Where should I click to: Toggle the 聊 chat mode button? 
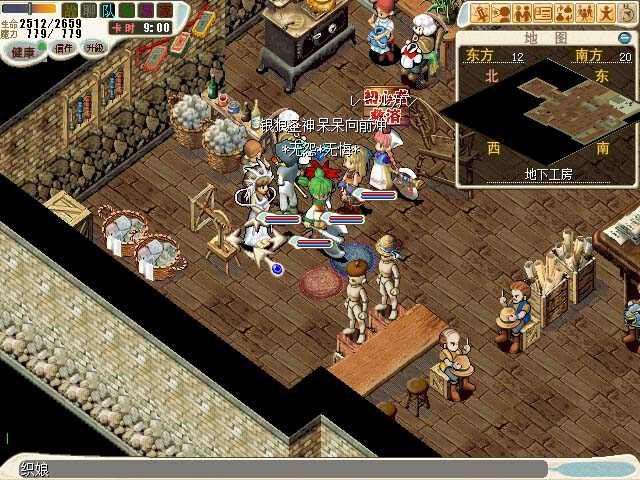coord(89,9)
